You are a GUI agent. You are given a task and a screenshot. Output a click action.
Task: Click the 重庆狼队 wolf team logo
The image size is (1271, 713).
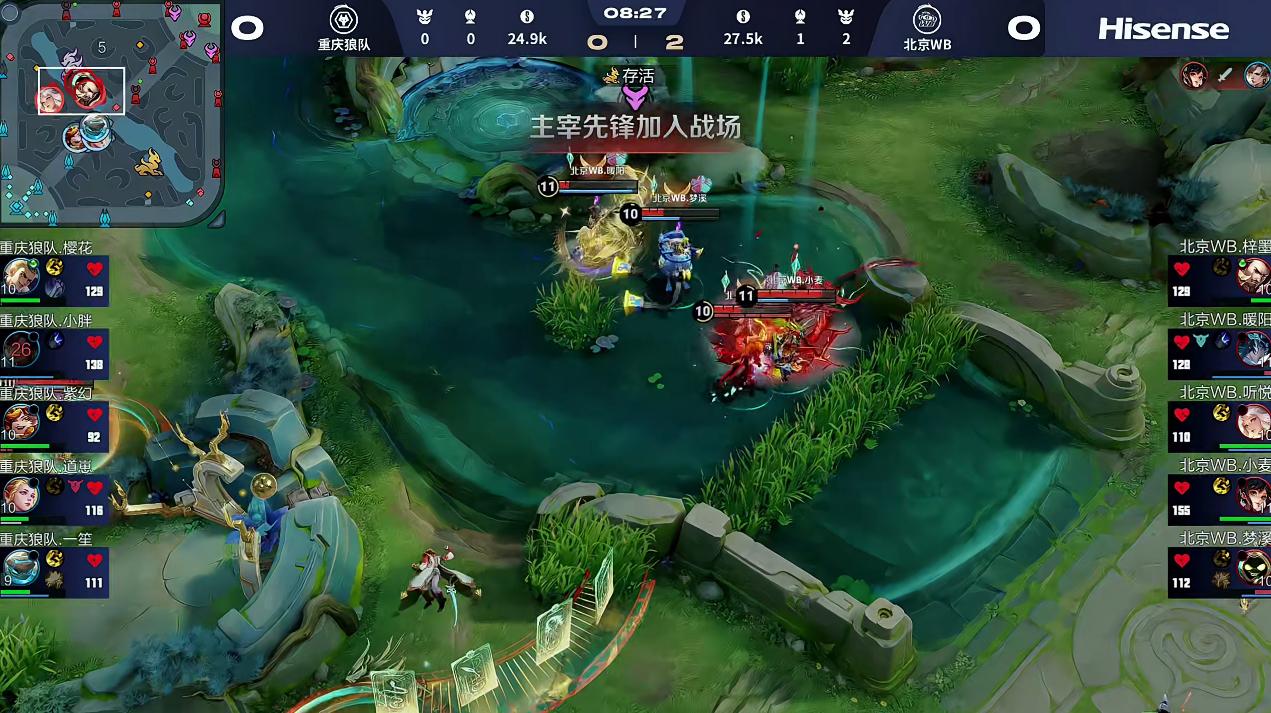pos(344,20)
